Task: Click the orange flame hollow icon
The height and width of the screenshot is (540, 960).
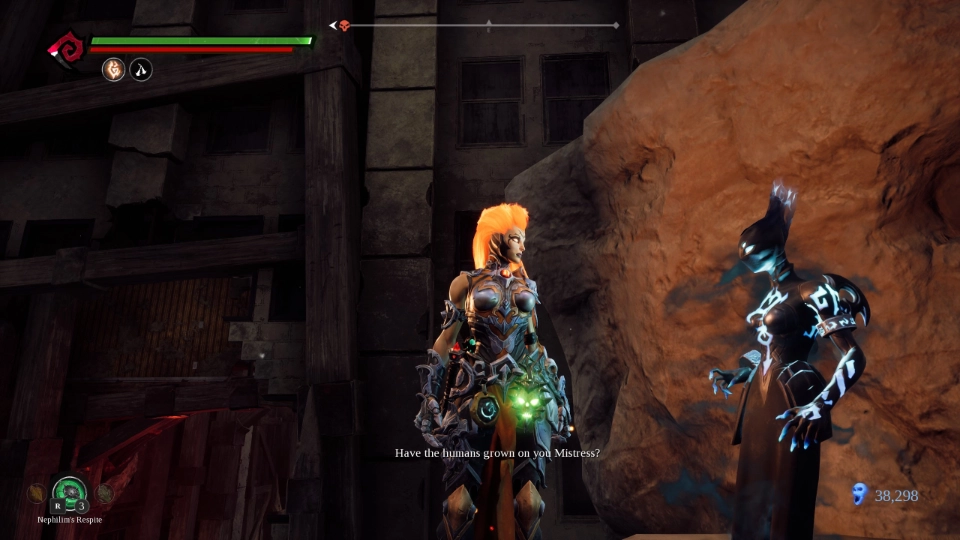Action: click(114, 70)
